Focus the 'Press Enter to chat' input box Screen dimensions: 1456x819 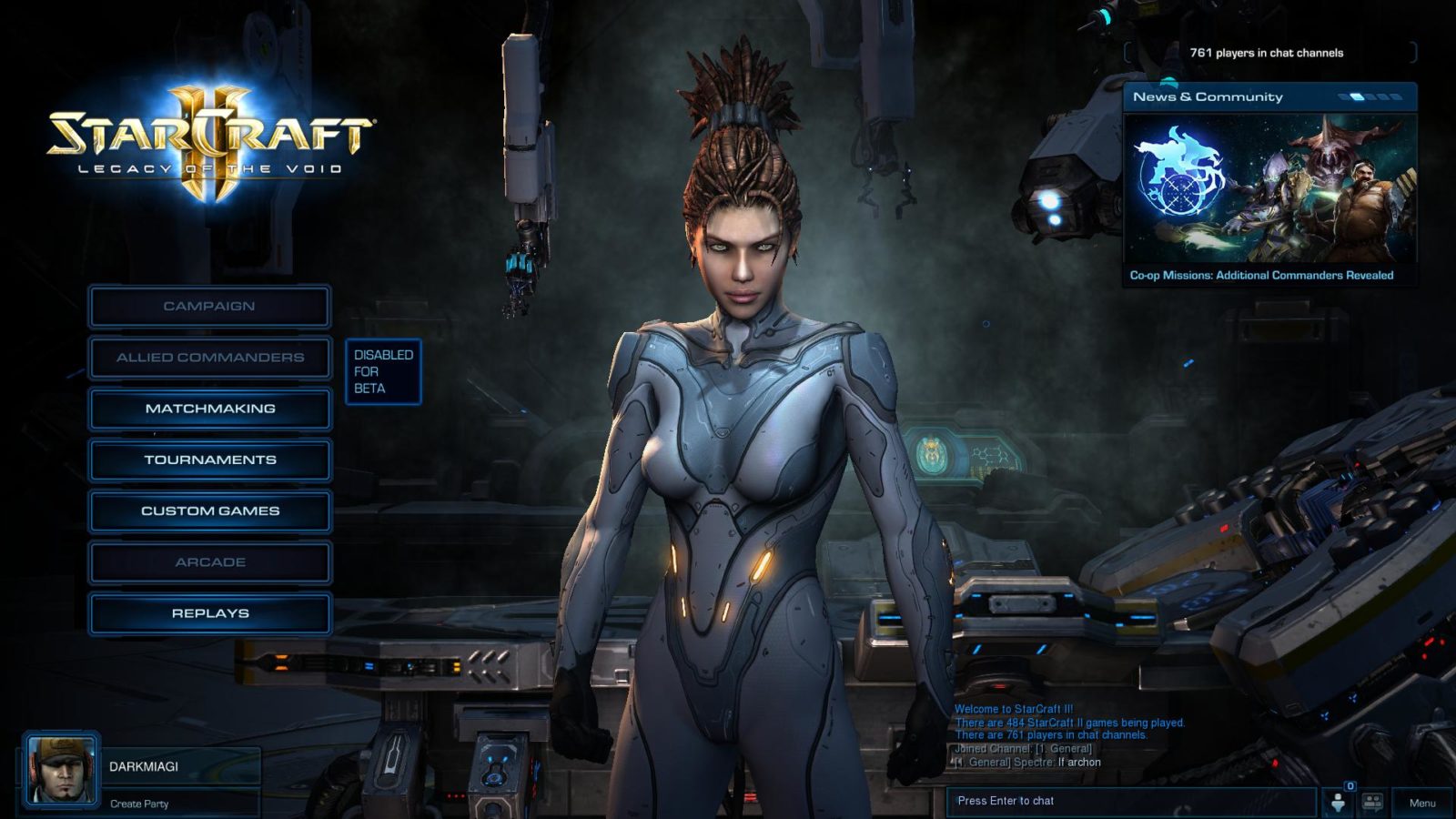(1128, 801)
